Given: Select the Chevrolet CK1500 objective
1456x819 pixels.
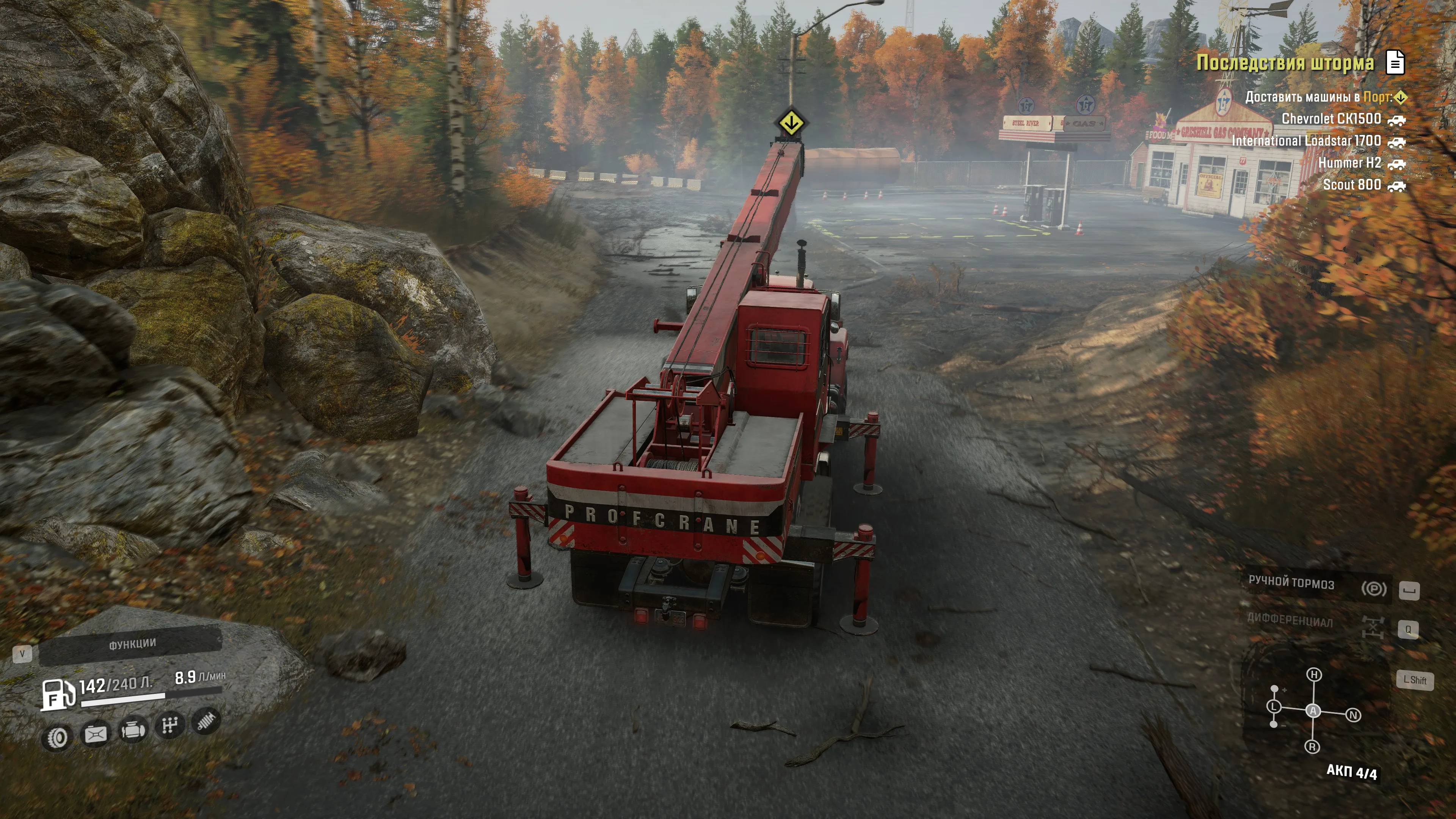Looking at the screenshot, I should 1331,119.
